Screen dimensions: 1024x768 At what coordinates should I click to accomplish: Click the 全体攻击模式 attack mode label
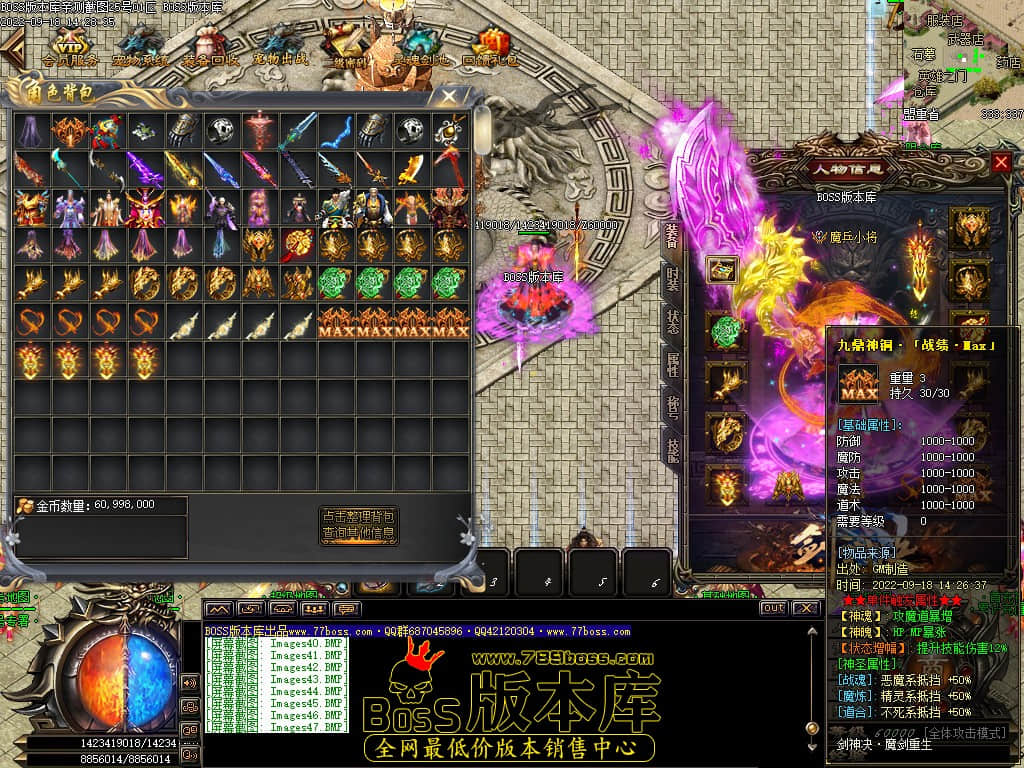point(966,734)
